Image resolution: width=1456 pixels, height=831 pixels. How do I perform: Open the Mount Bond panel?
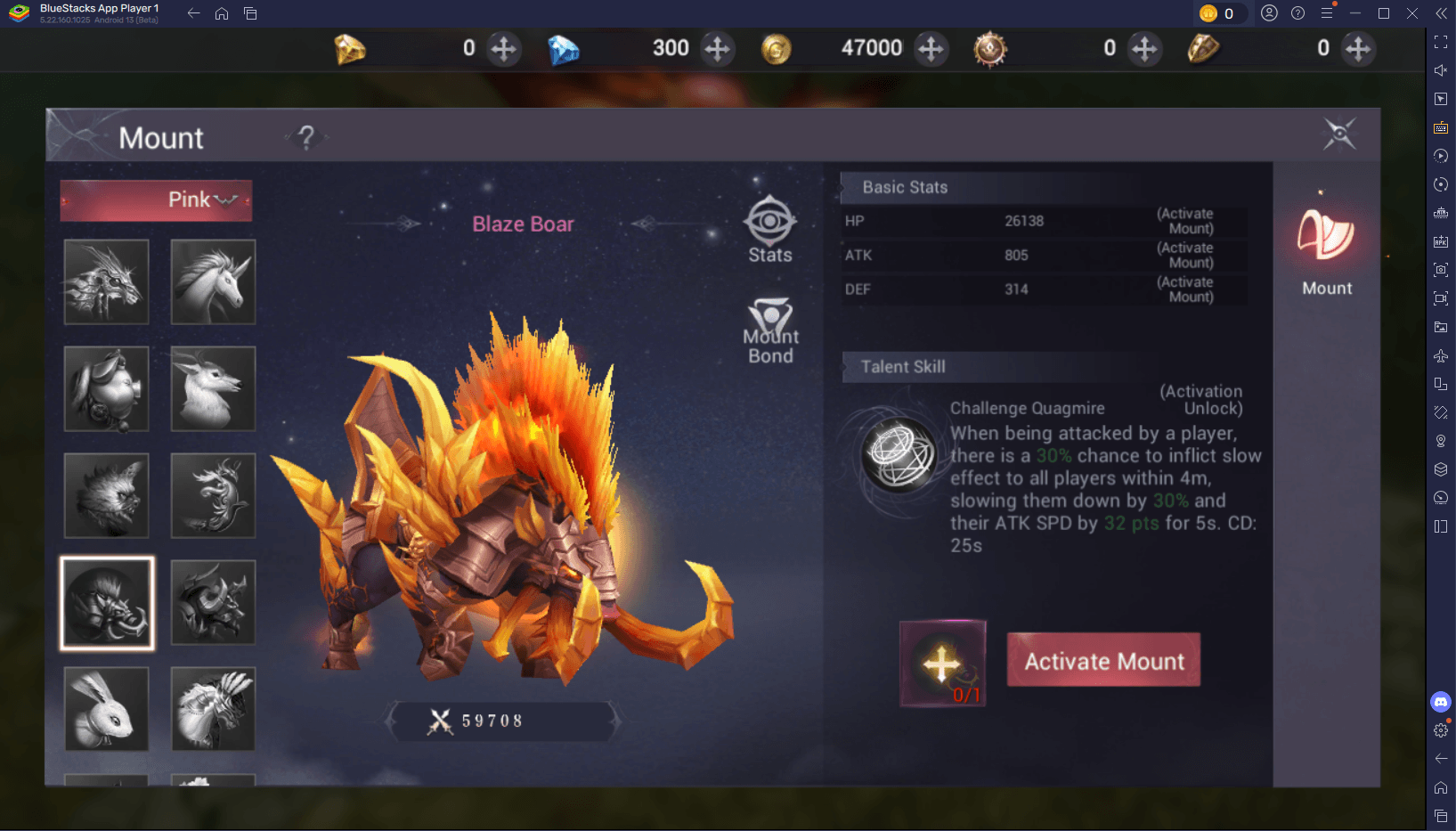pos(769,330)
